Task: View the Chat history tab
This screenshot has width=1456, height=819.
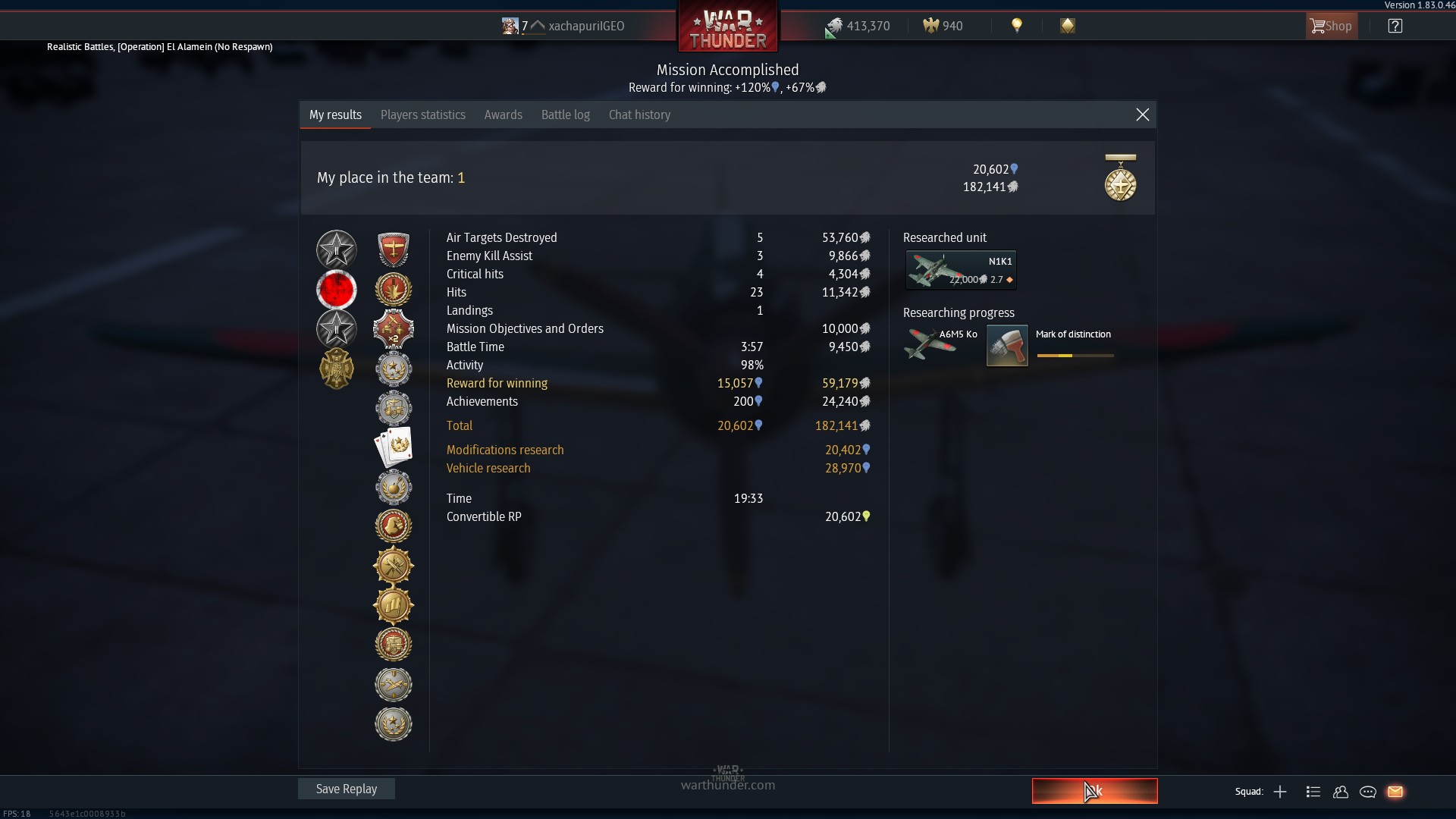Action: pyautogui.click(x=639, y=115)
